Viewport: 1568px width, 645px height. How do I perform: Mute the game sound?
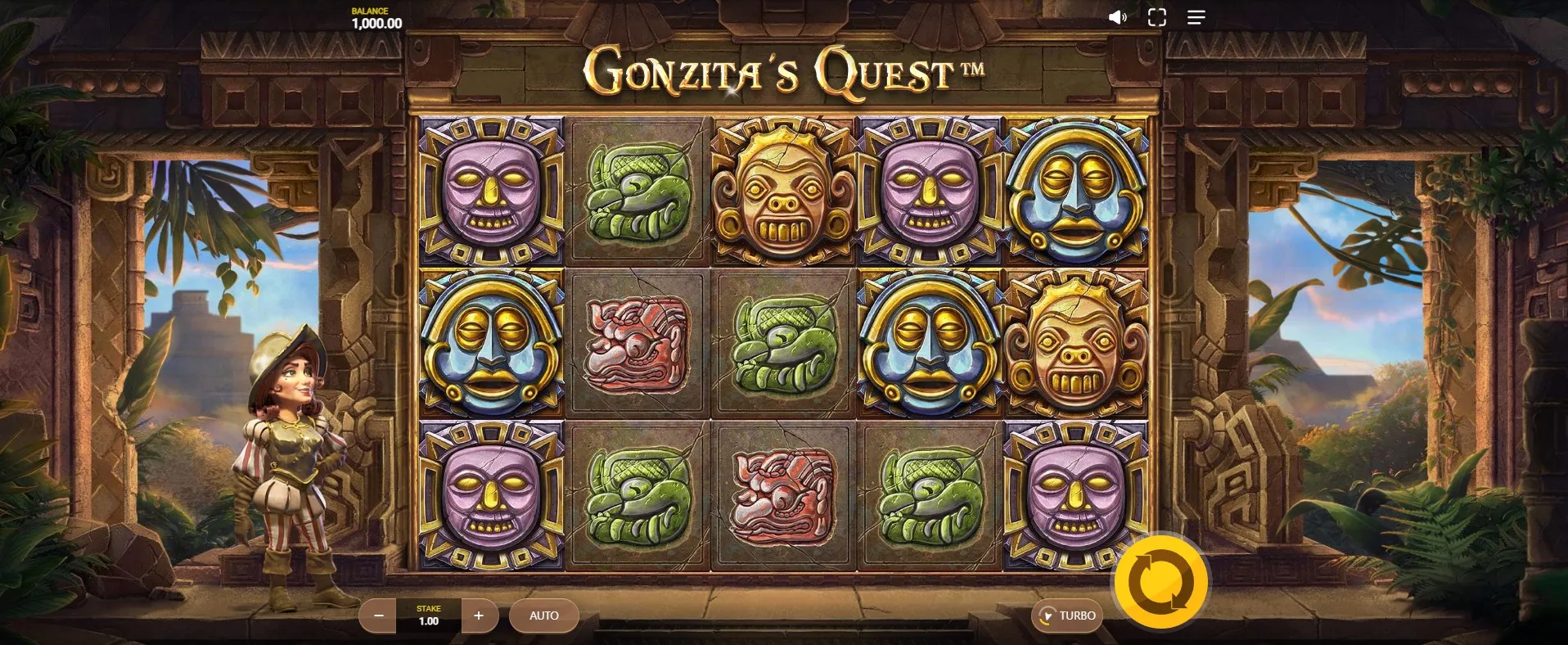coord(1117,18)
